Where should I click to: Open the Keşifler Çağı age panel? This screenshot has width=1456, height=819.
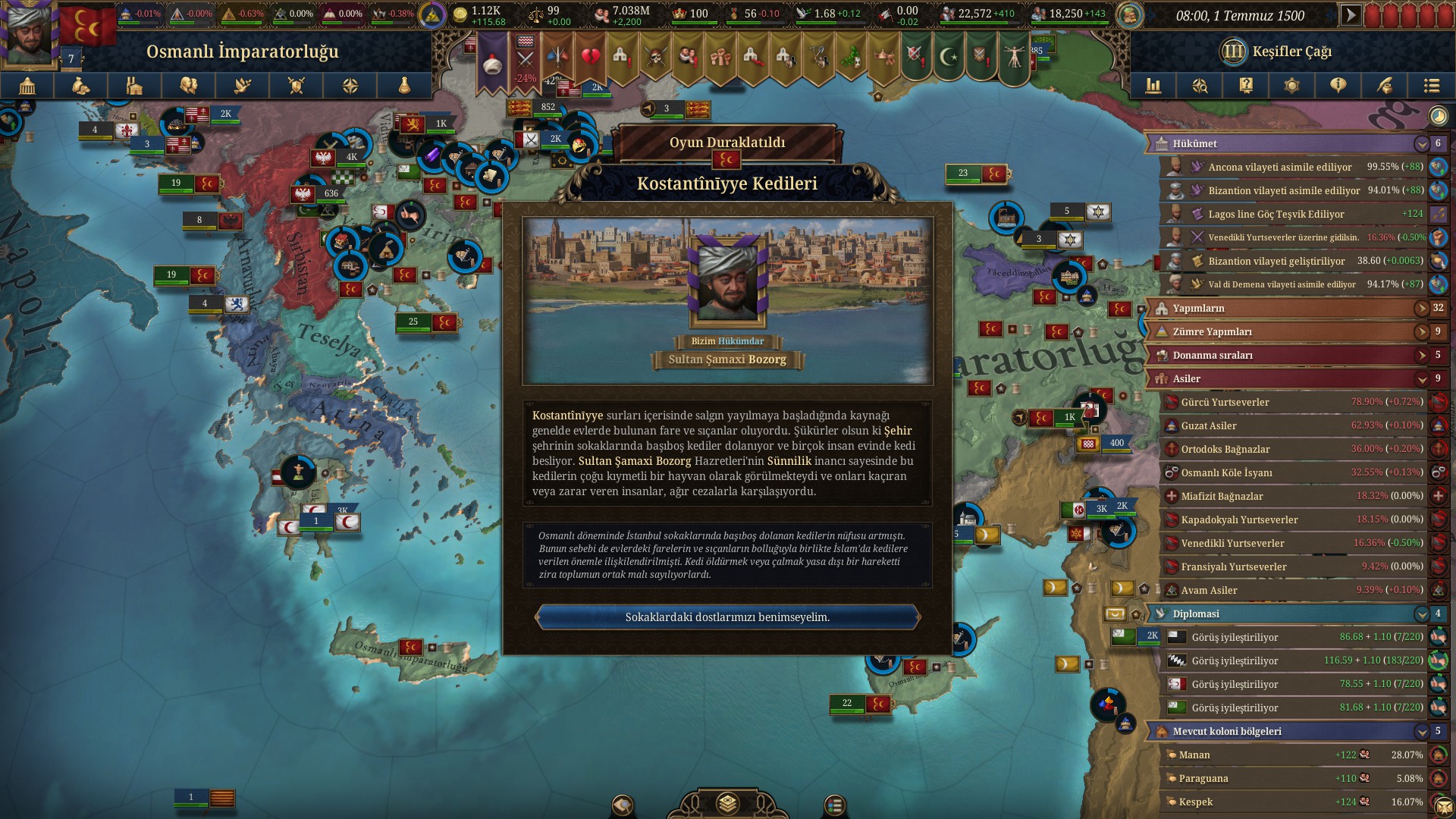[x=1276, y=52]
